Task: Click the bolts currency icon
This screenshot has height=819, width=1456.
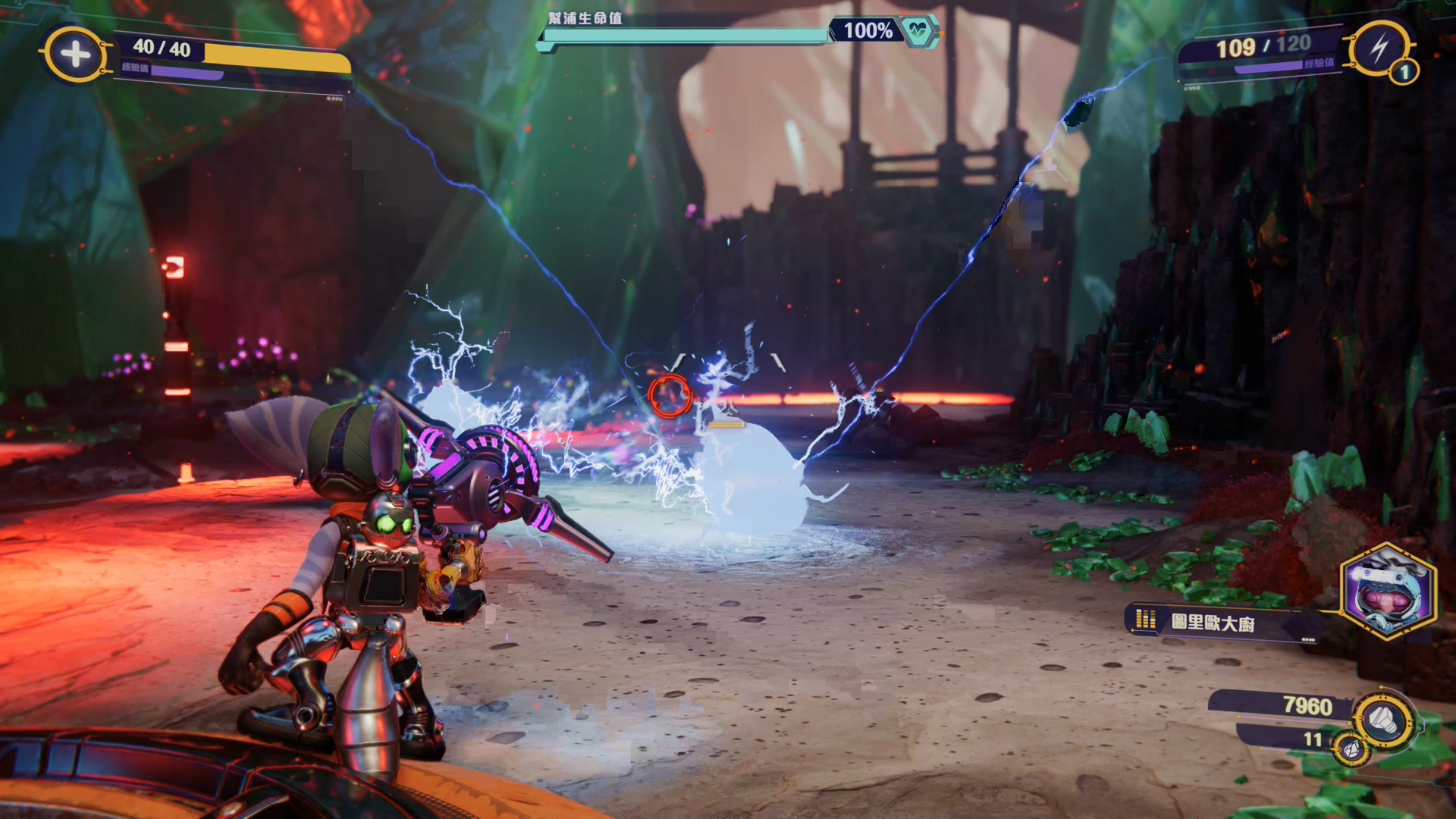Action: click(1383, 720)
